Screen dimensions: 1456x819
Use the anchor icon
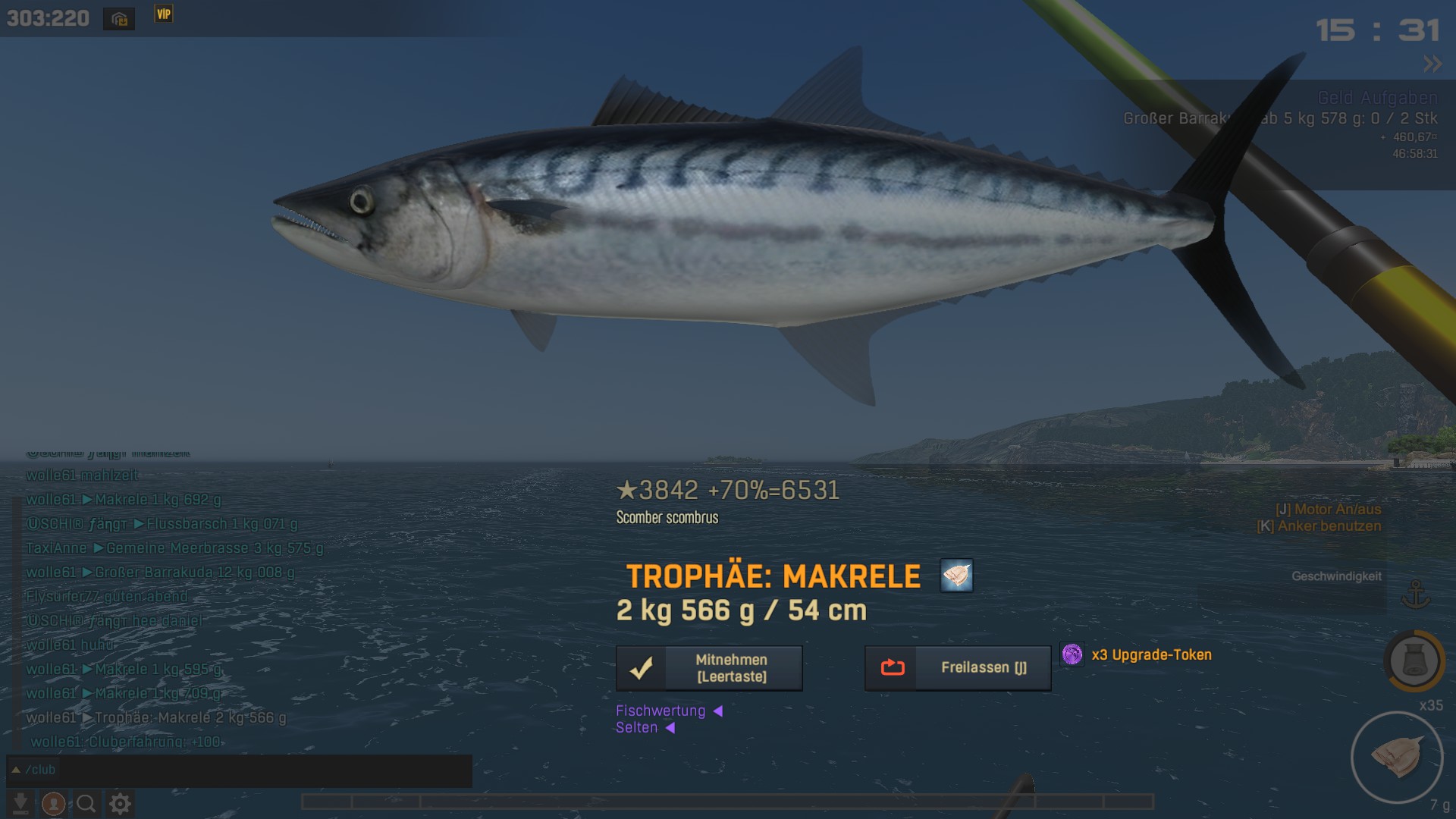pos(1415,595)
